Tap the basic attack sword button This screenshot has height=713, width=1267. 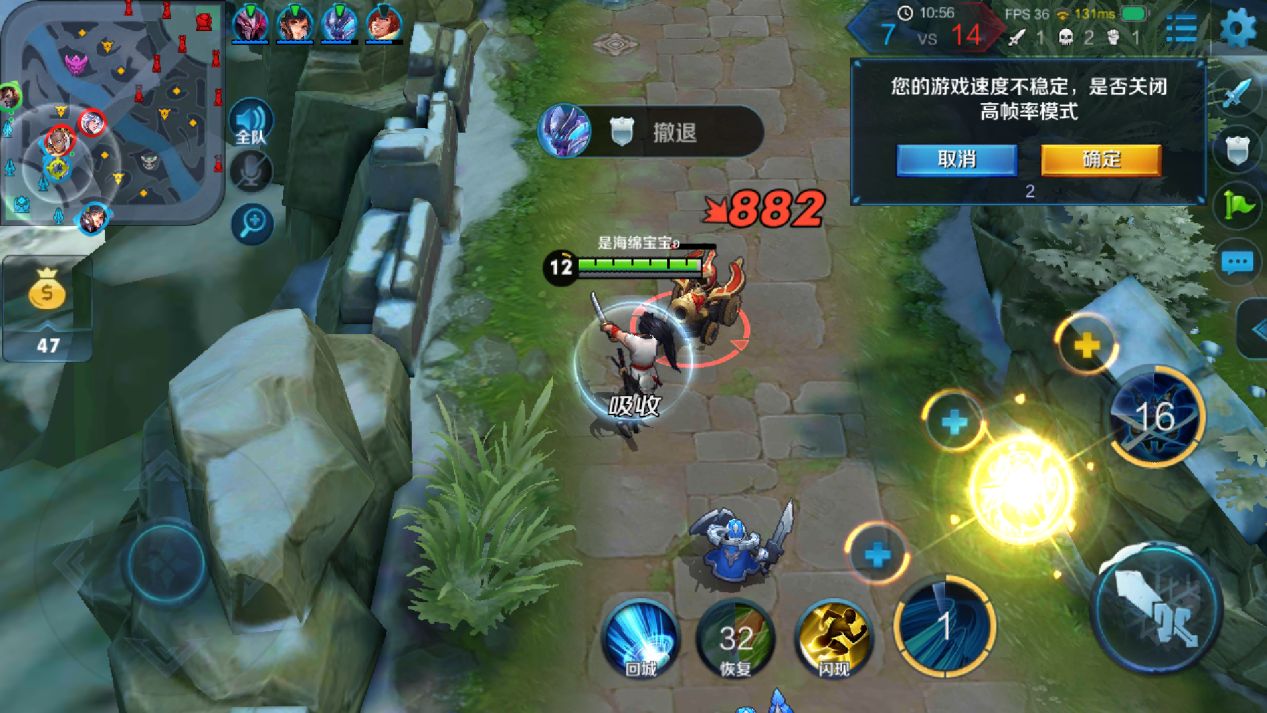point(1158,607)
